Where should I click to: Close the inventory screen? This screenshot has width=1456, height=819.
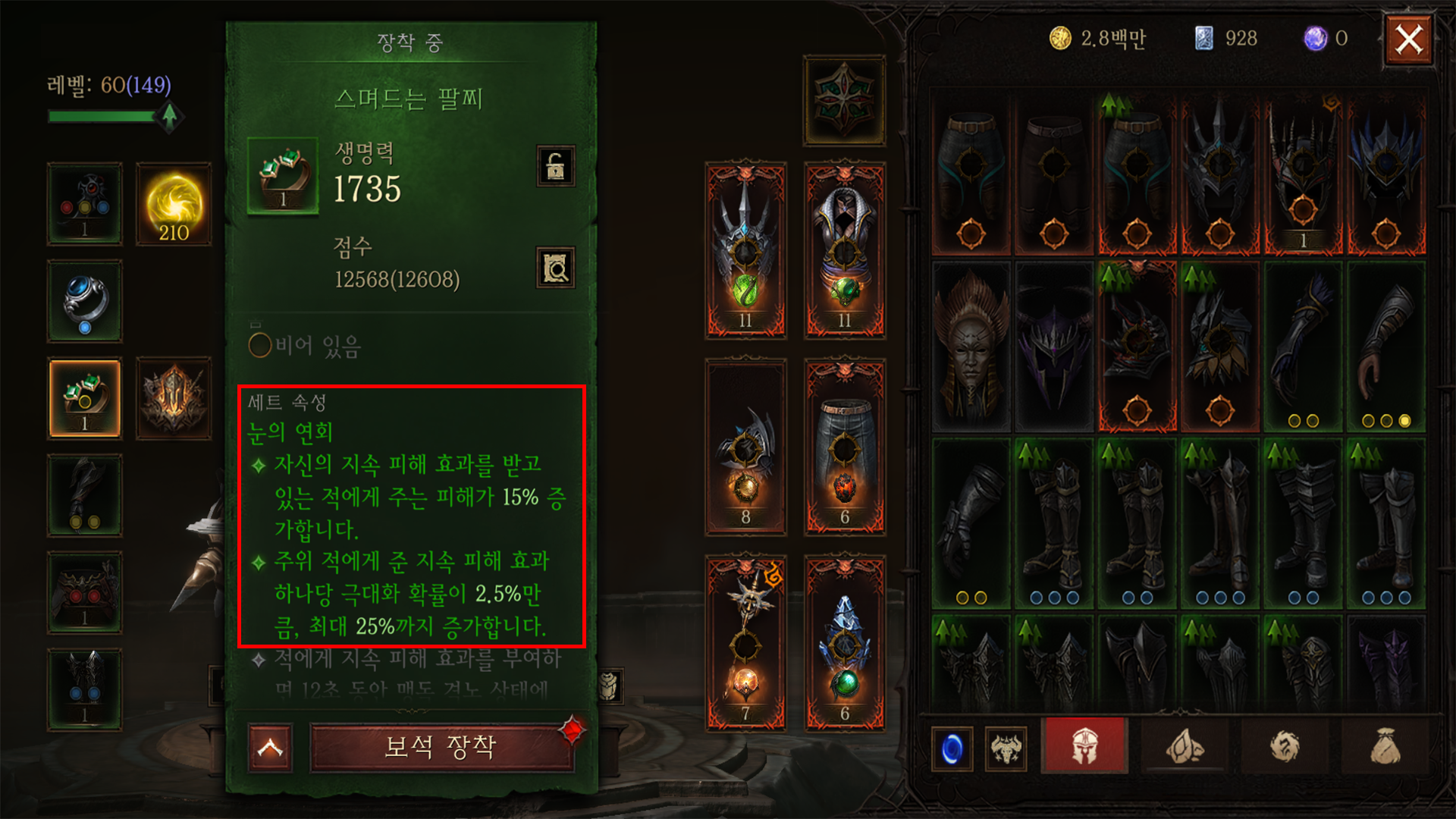1409,39
